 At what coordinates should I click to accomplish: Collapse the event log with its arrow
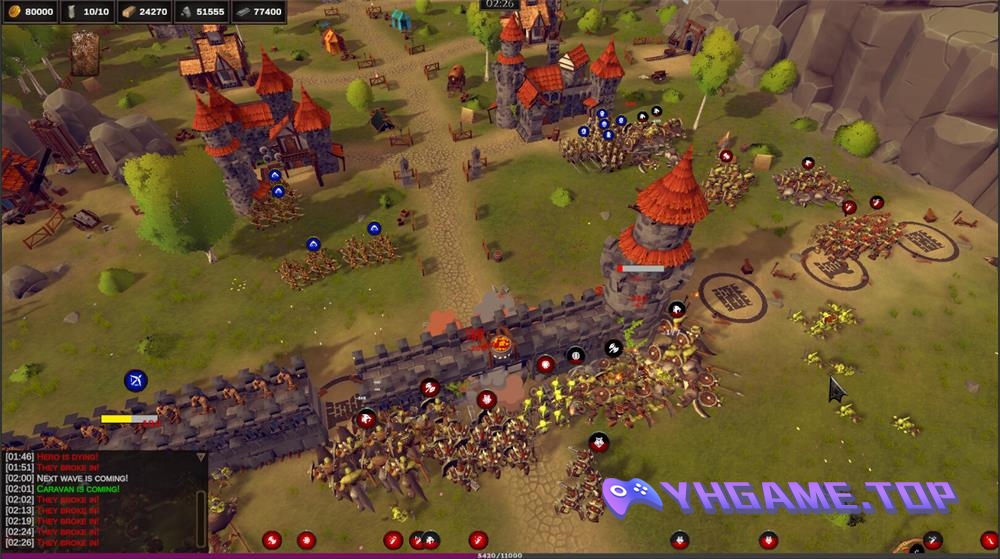coord(200,456)
